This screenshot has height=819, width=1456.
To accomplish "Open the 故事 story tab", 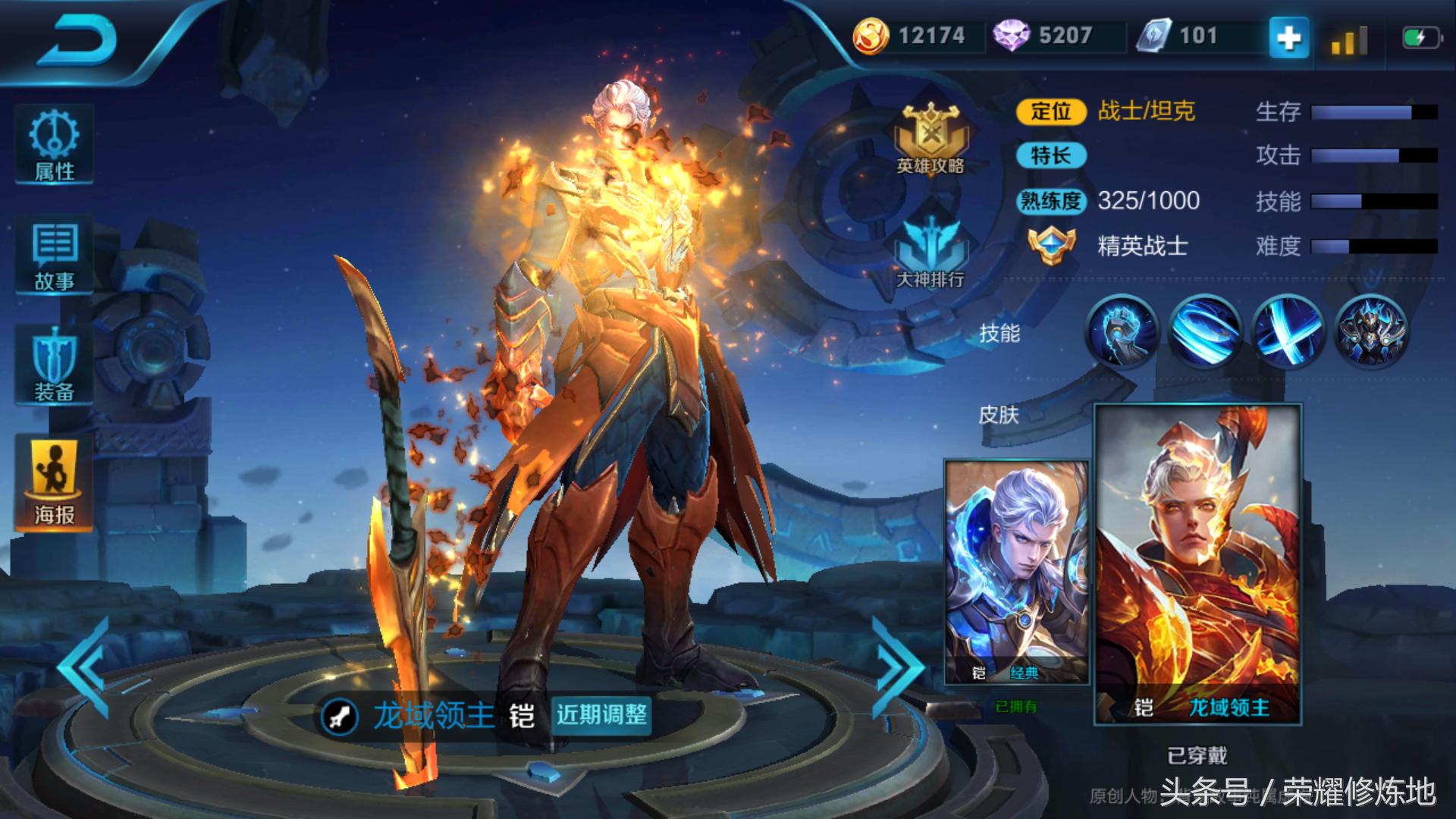I will coord(54,256).
